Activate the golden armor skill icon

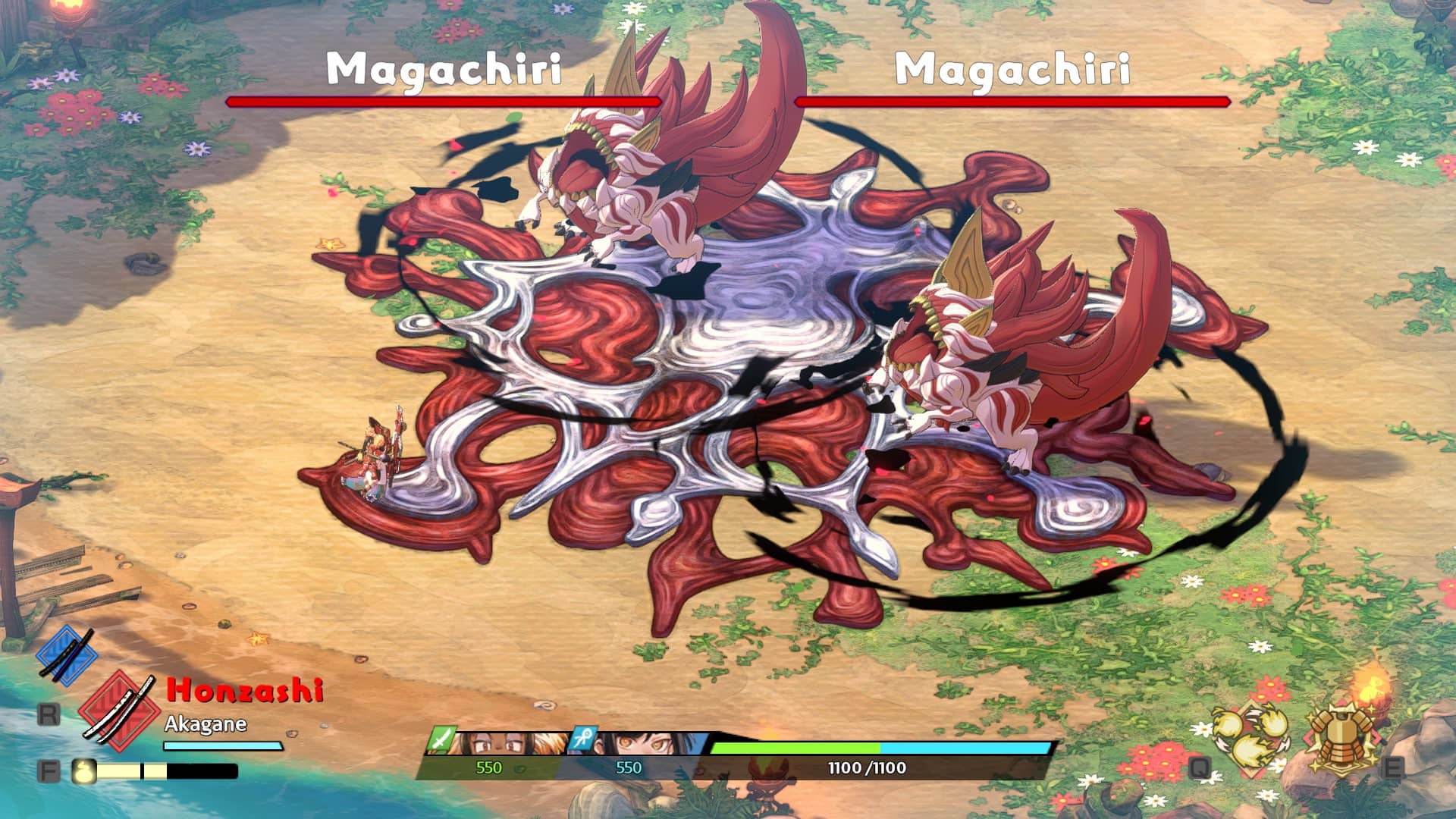pos(1342,736)
